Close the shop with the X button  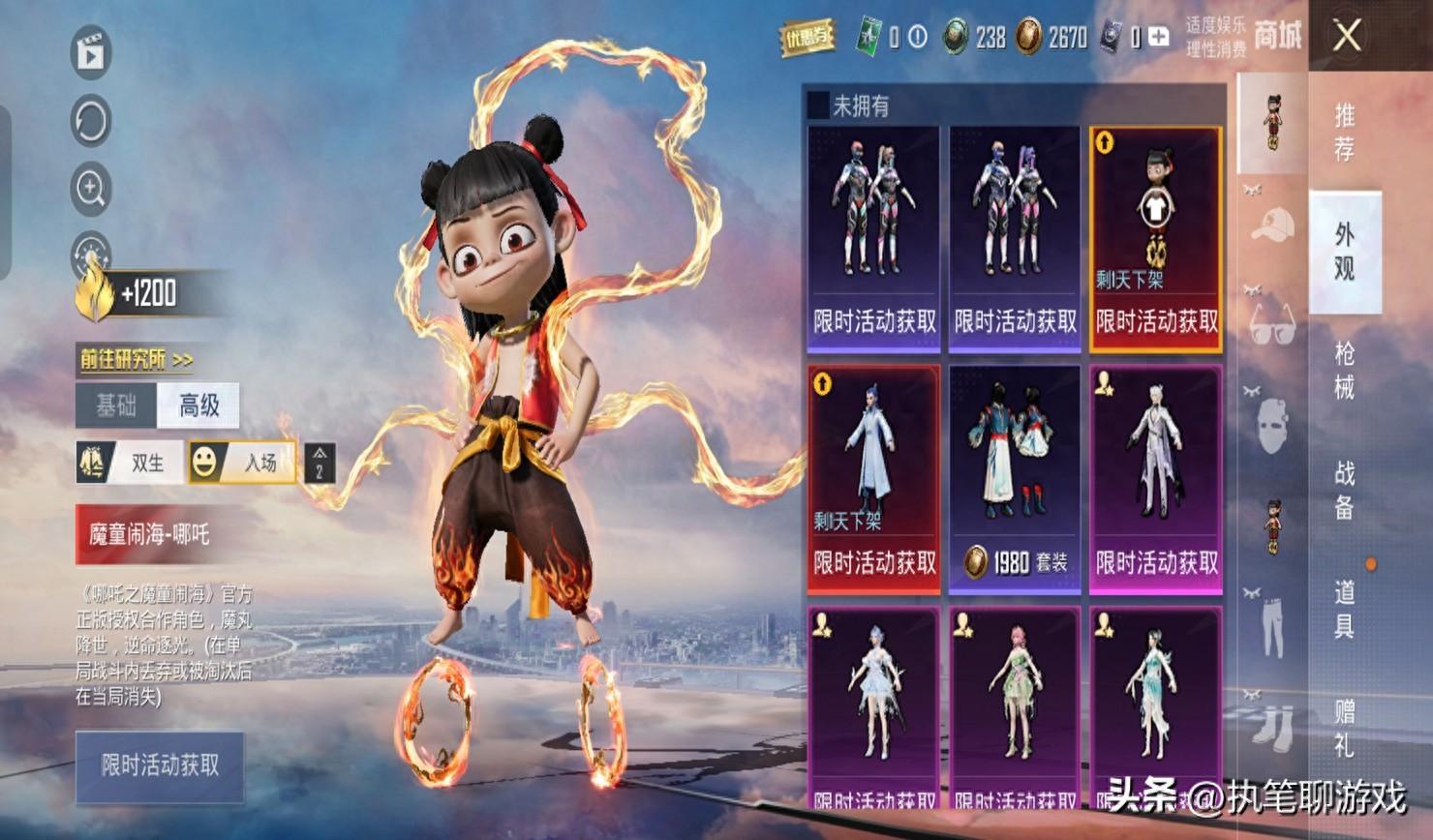[1347, 37]
